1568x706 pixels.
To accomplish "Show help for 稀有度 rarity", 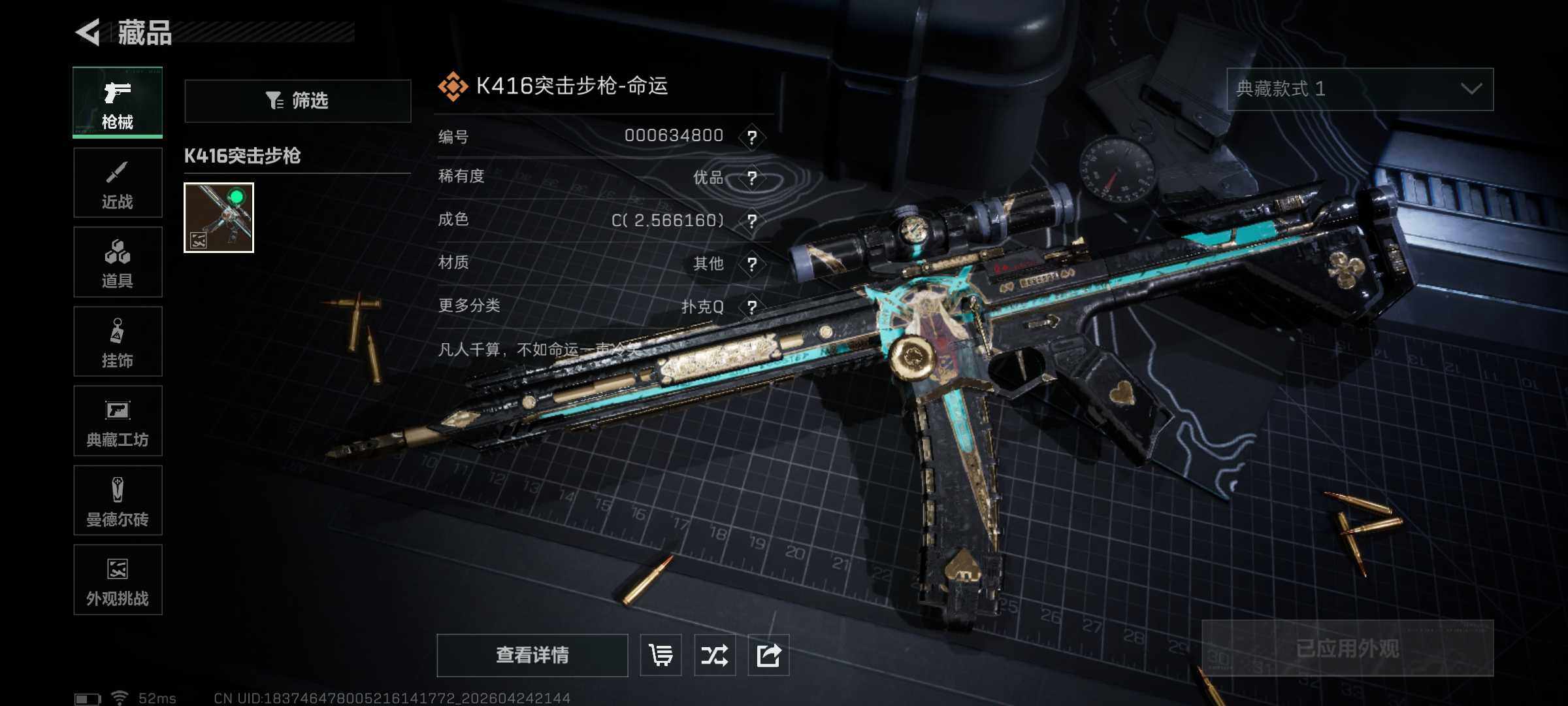I will point(752,178).
